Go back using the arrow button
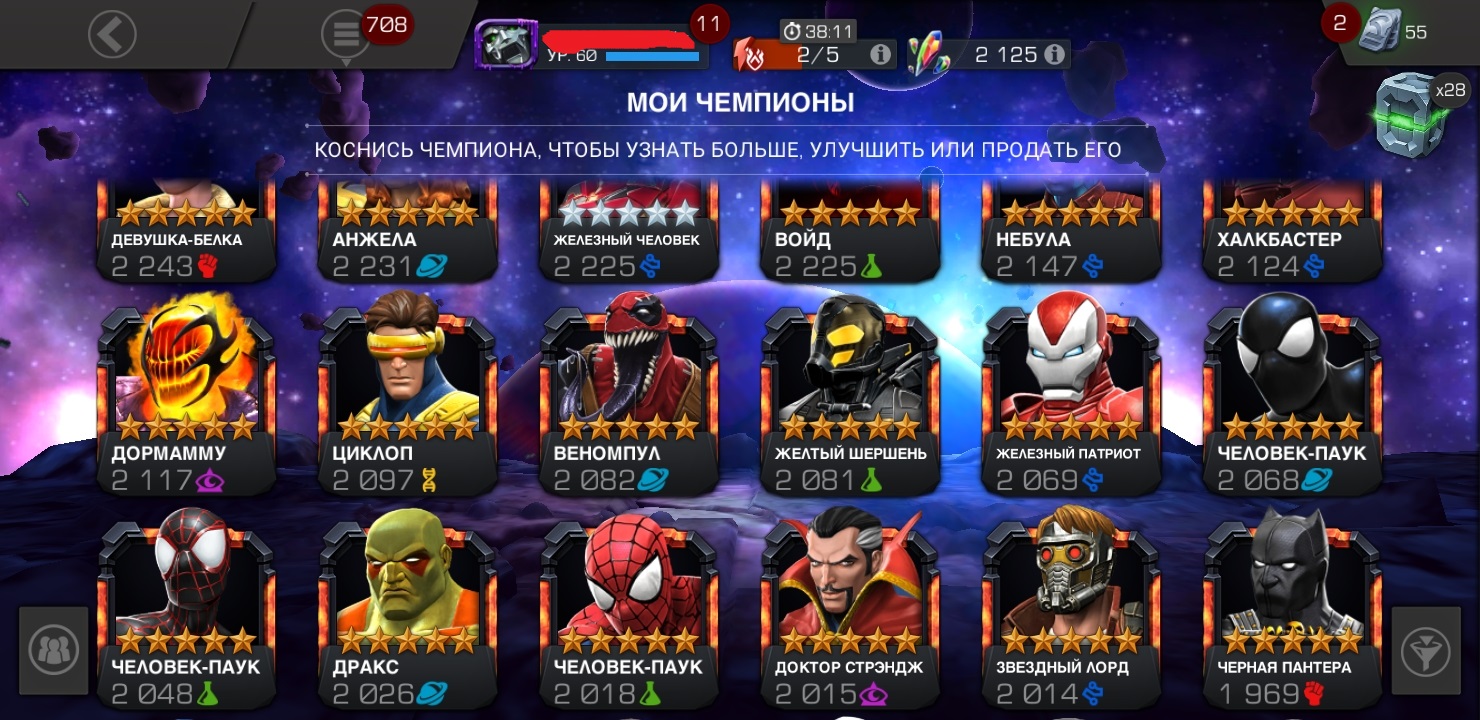 click(111, 34)
